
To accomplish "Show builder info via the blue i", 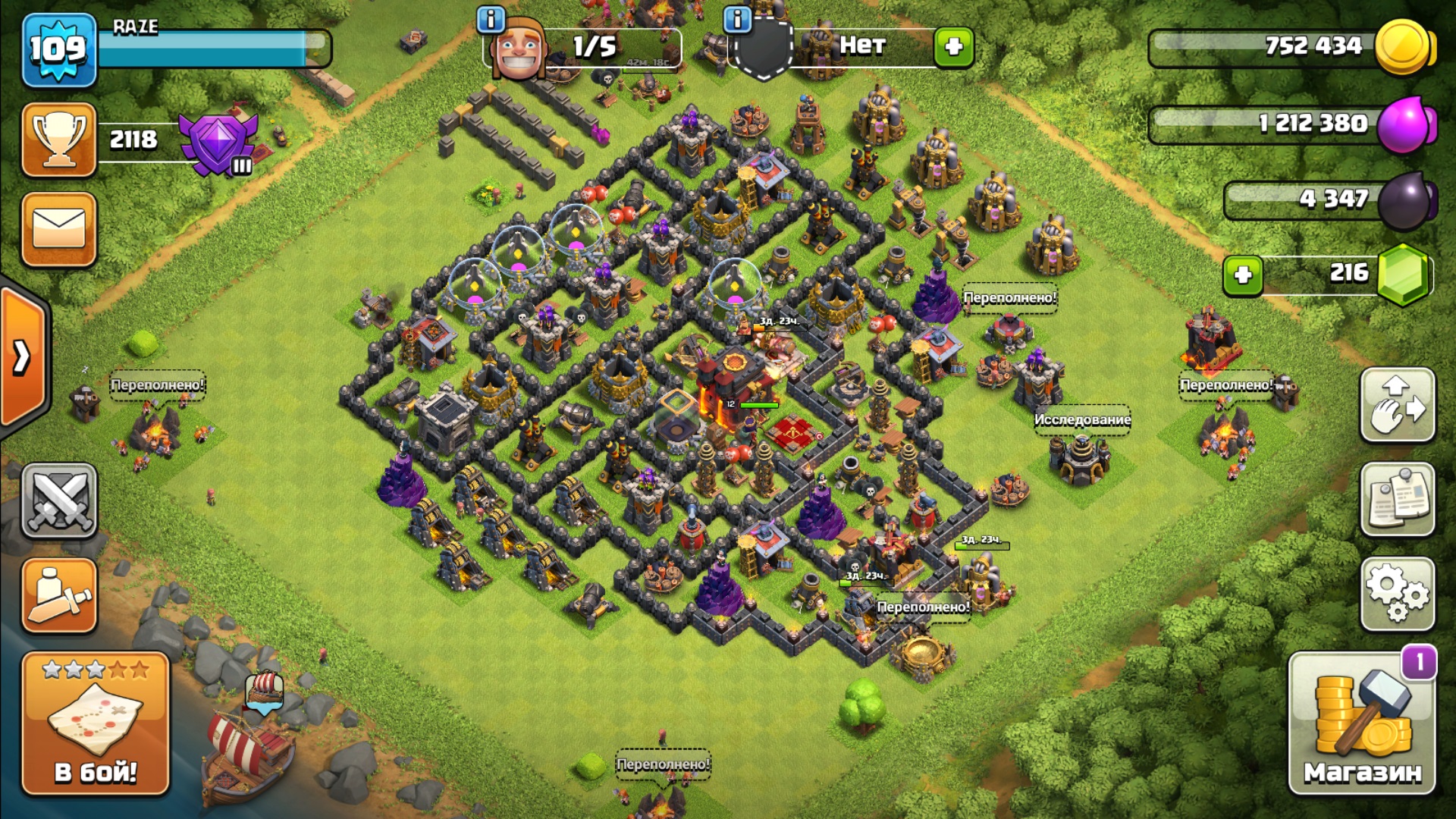I will (491, 19).
